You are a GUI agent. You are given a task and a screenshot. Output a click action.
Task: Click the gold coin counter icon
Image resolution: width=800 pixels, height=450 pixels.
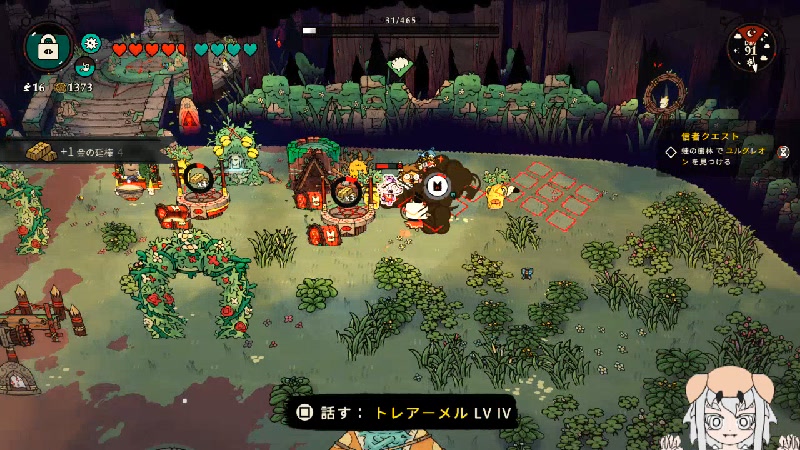pyautogui.click(x=60, y=88)
